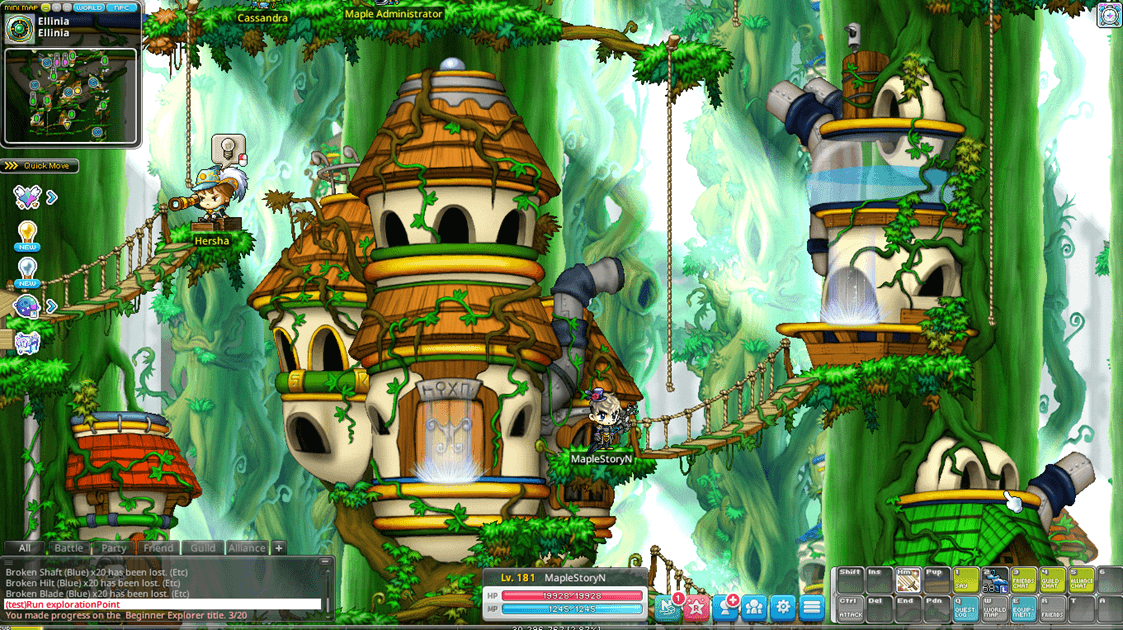Switch to the Alliance chat tab
This screenshot has width=1123, height=630.
246,548
